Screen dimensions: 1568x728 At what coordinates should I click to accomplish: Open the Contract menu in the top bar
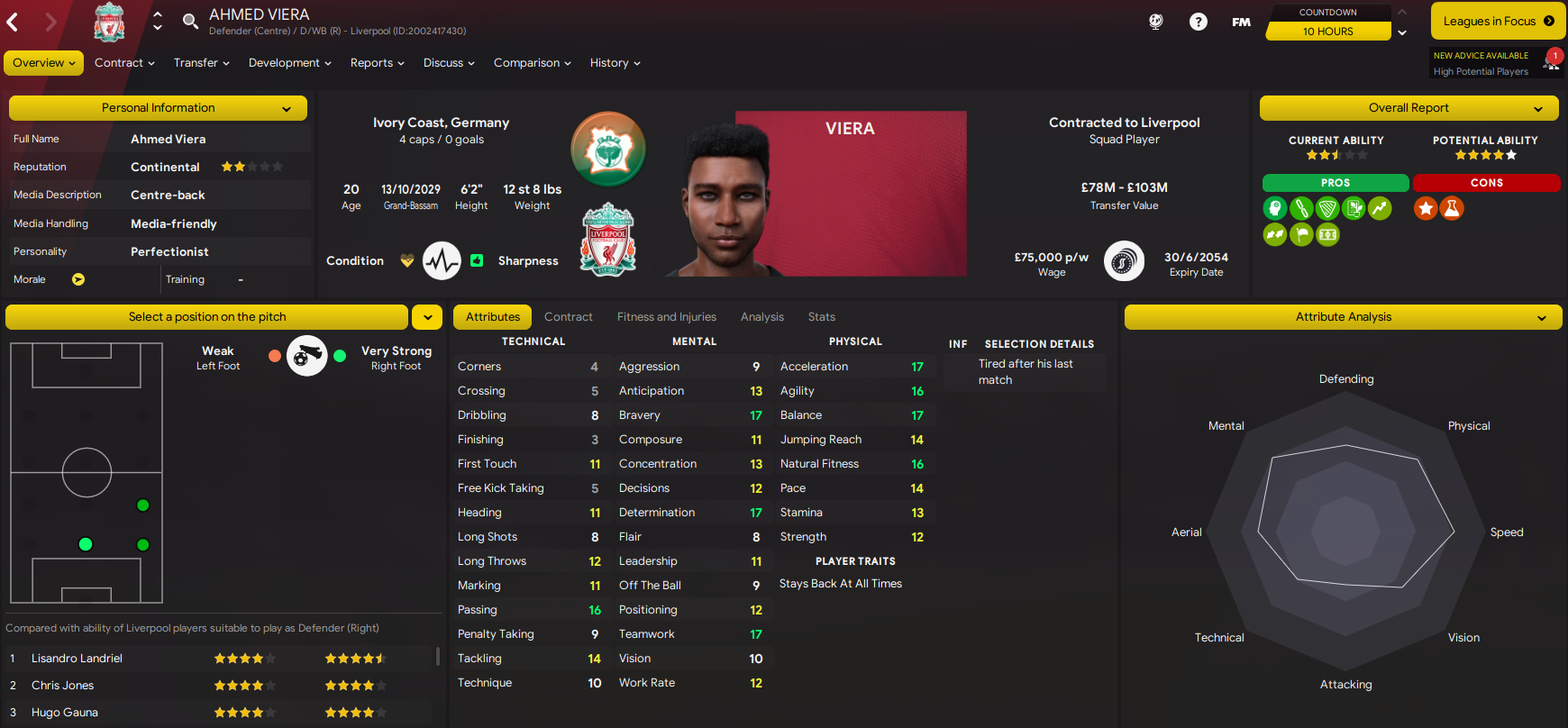coord(124,63)
